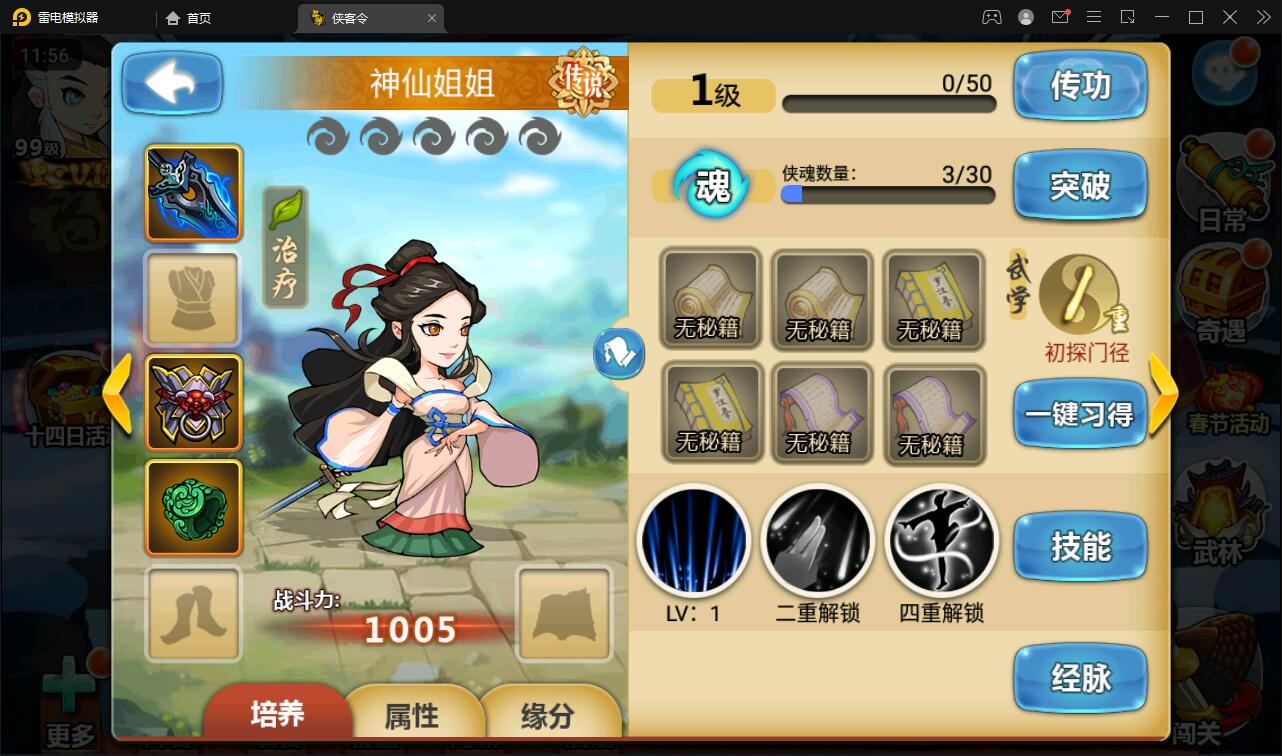The image size is (1282, 756).
Task: Select the LV:1 skill icon
Action: 694,540
